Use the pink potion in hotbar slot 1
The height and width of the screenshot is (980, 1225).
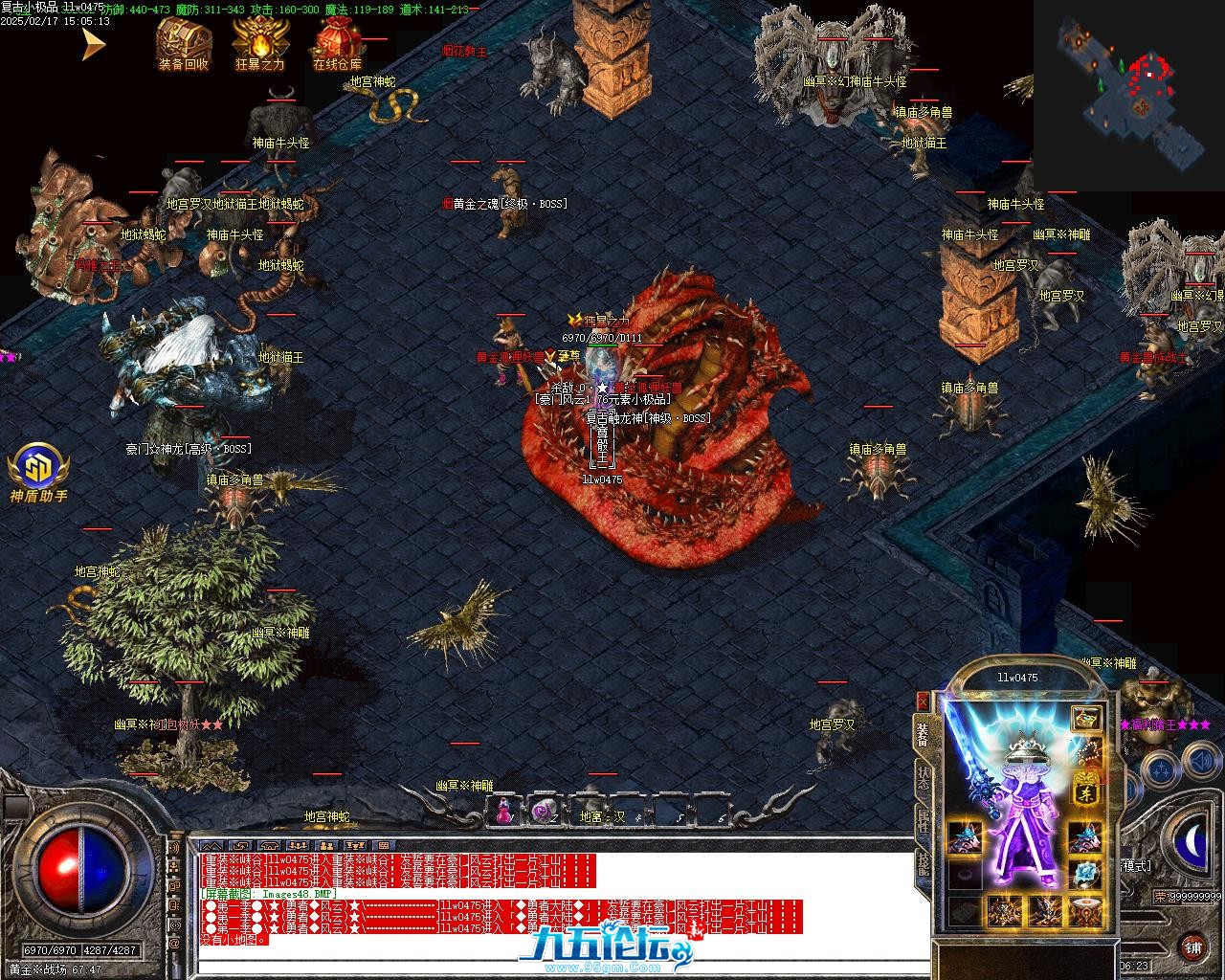pyautogui.click(x=502, y=810)
